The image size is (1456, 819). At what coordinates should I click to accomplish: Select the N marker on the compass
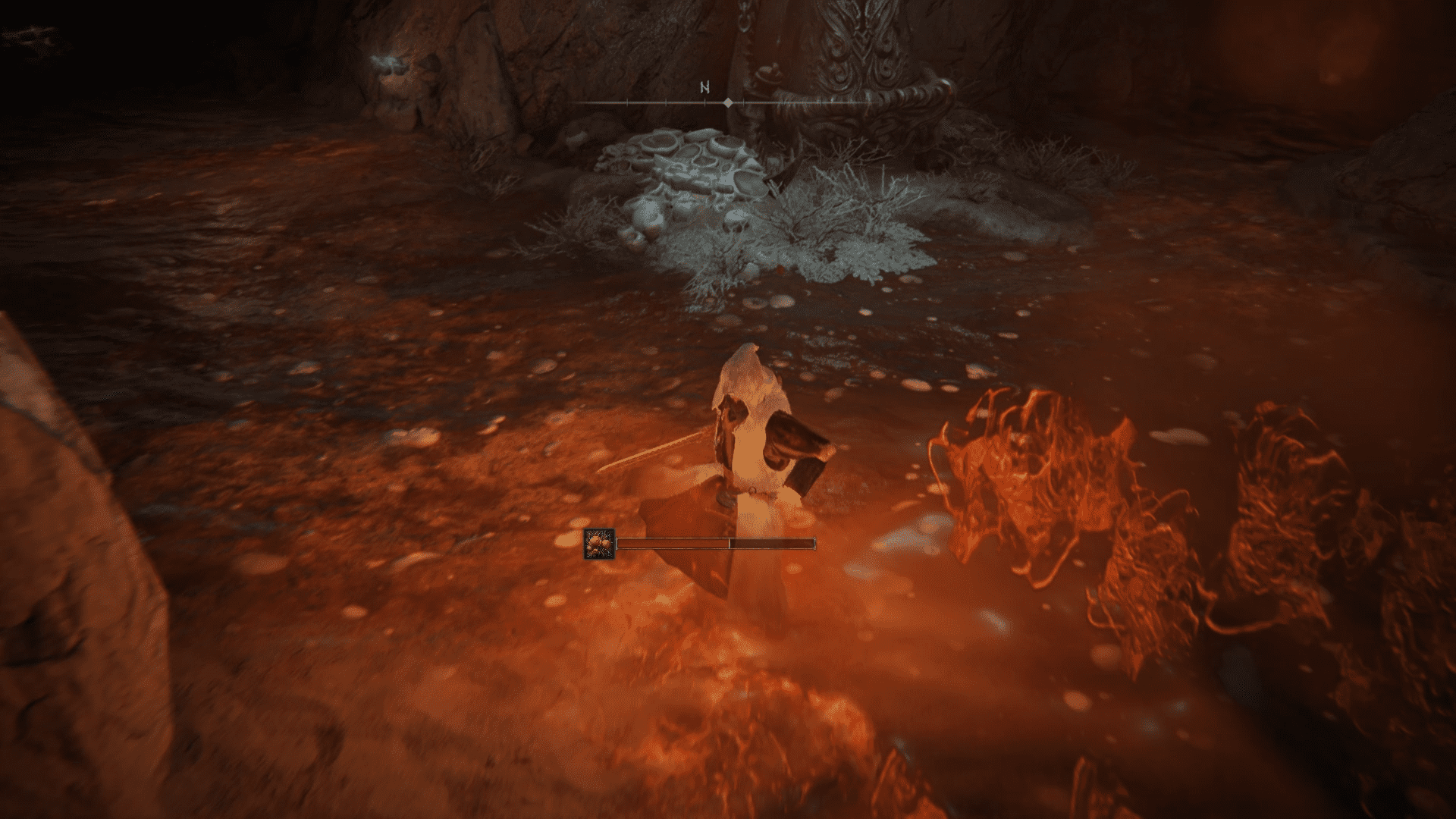pyautogui.click(x=705, y=87)
